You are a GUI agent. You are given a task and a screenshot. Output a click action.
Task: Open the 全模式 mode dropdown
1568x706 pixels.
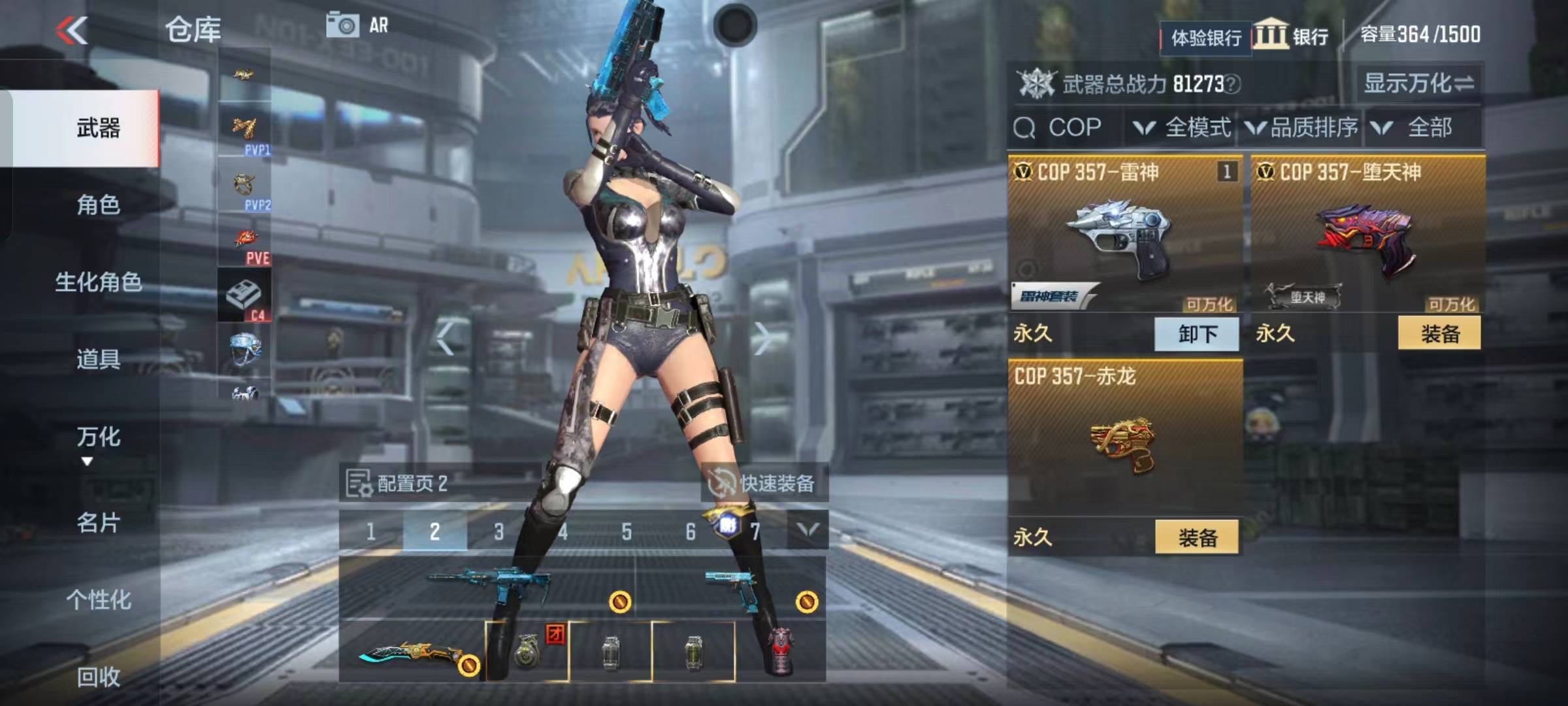pos(1183,127)
